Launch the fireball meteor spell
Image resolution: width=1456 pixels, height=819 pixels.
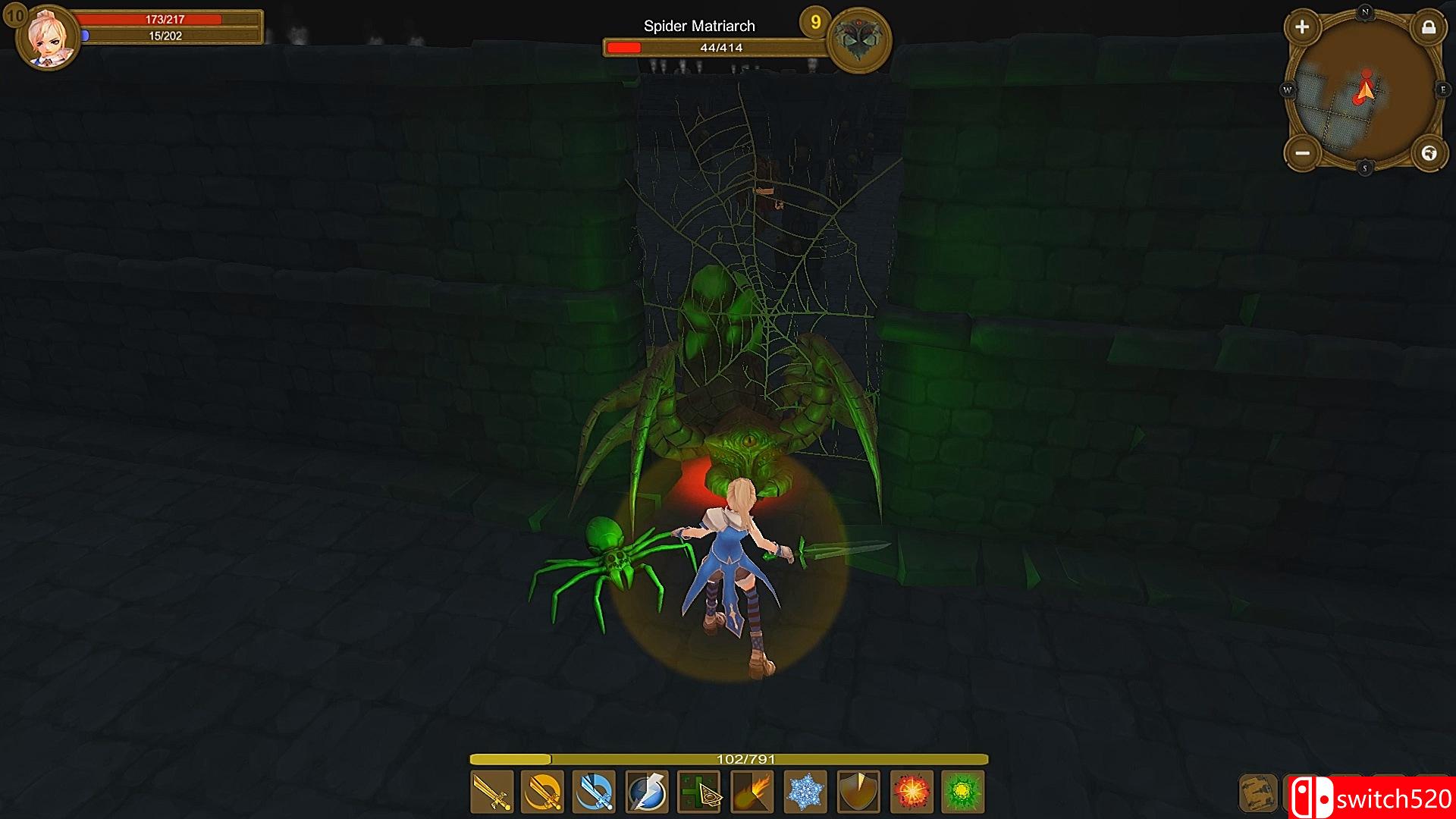pyautogui.click(x=752, y=792)
